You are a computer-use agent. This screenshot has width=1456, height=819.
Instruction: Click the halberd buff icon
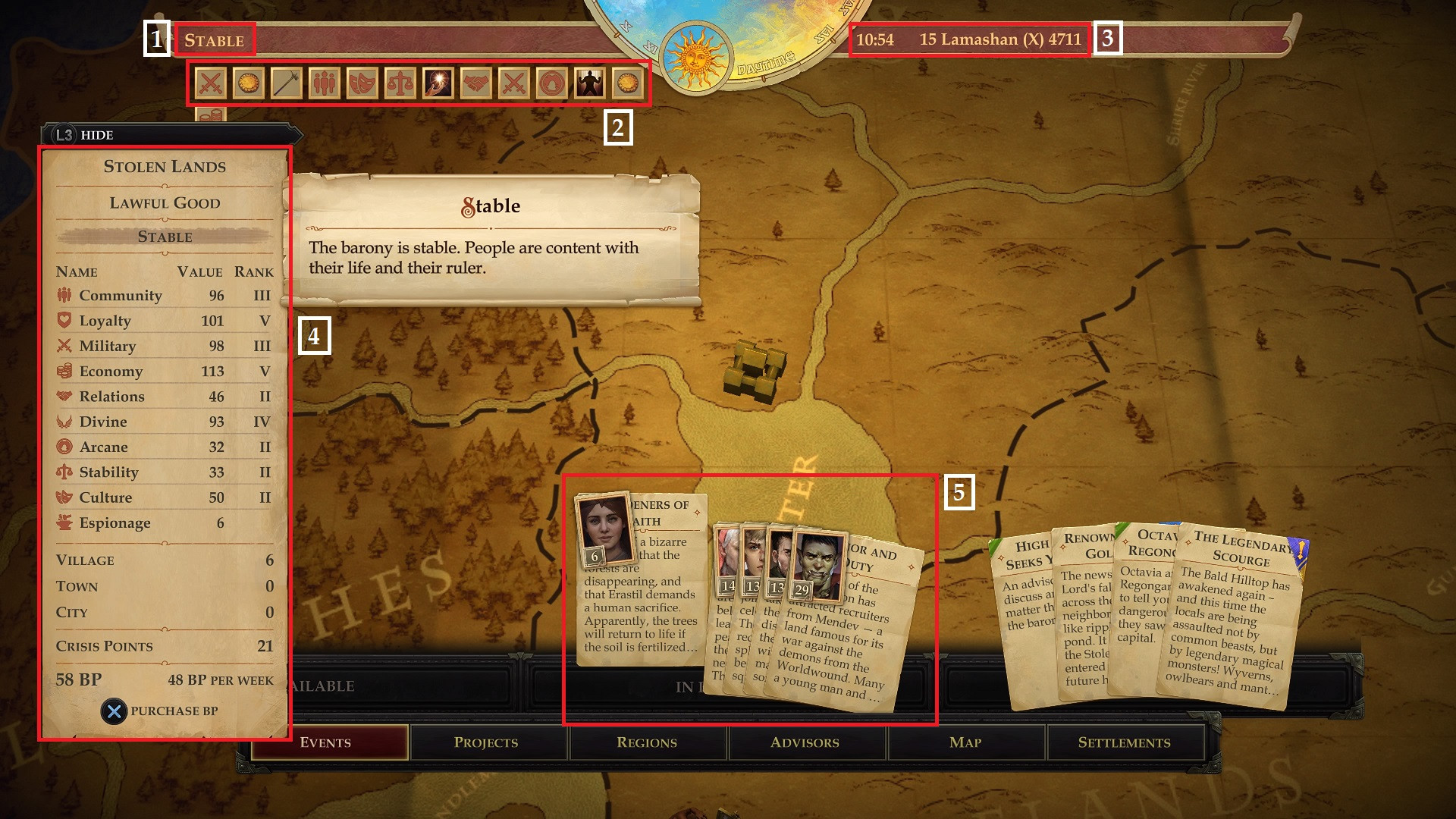coord(287,83)
